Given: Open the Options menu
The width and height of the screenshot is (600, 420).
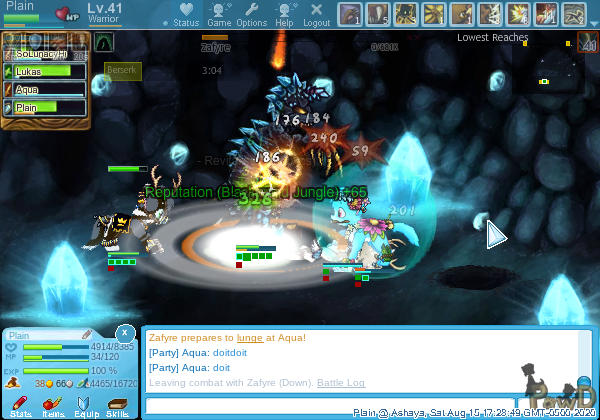Looking at the screenshot, I should (251, 14).
